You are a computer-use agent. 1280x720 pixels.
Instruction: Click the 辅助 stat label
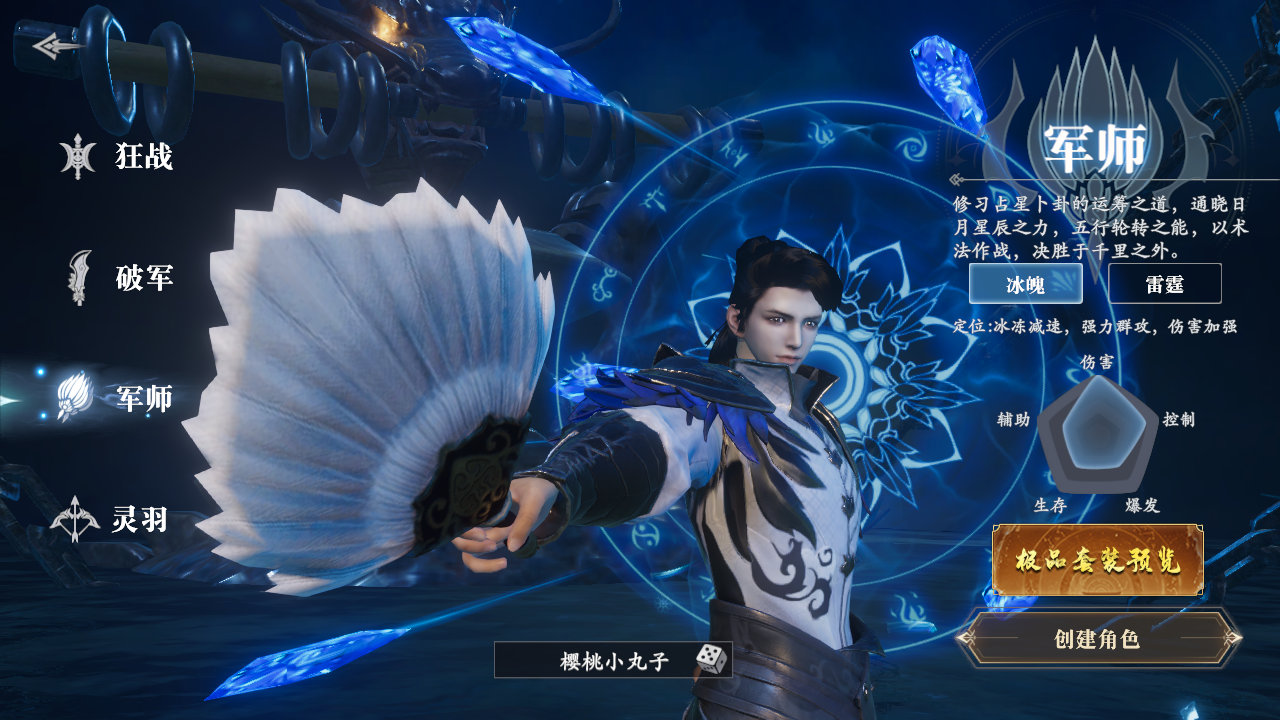[1012, 422]
